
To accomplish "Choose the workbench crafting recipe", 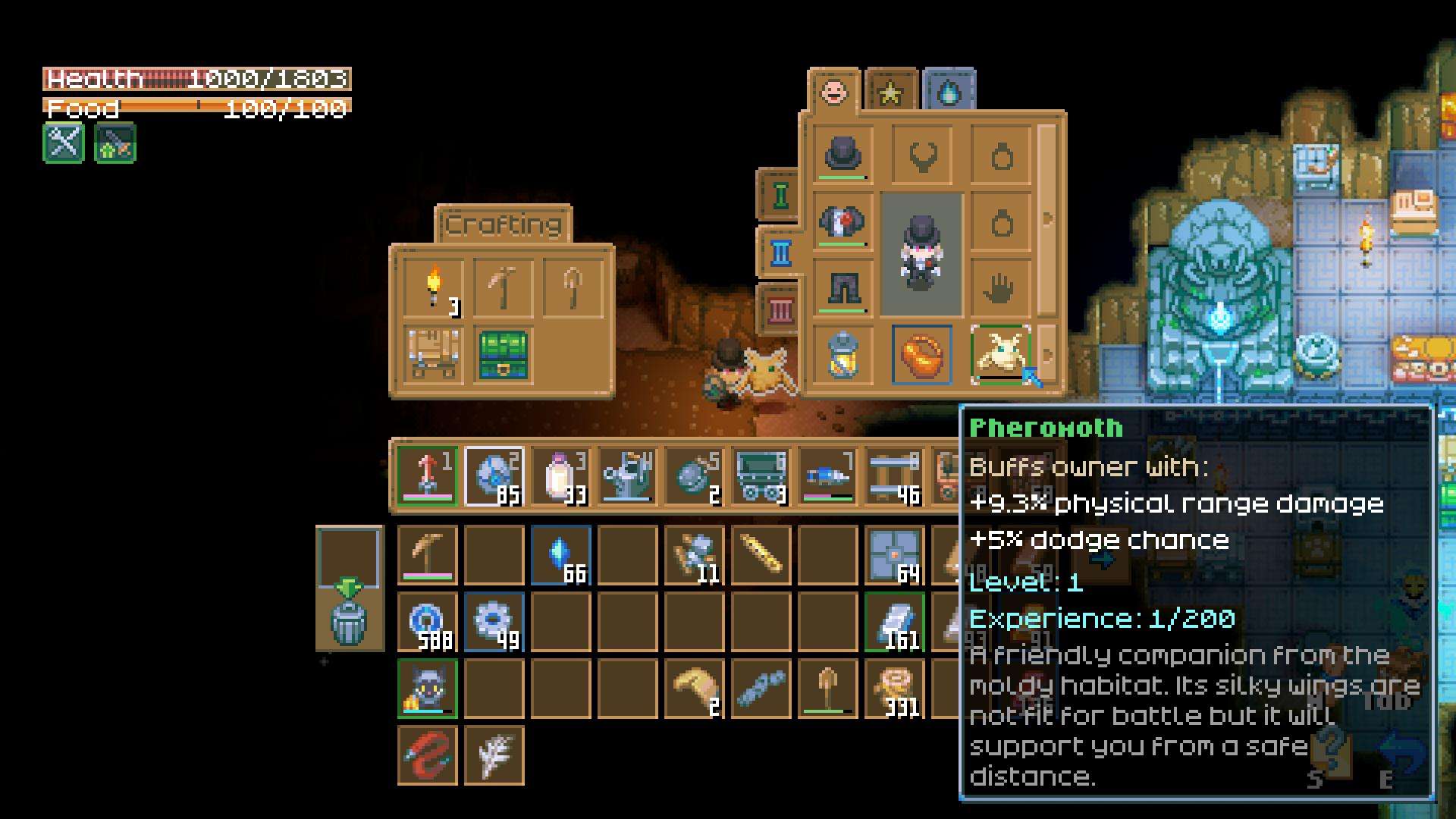I will click(x=435, y=355).
